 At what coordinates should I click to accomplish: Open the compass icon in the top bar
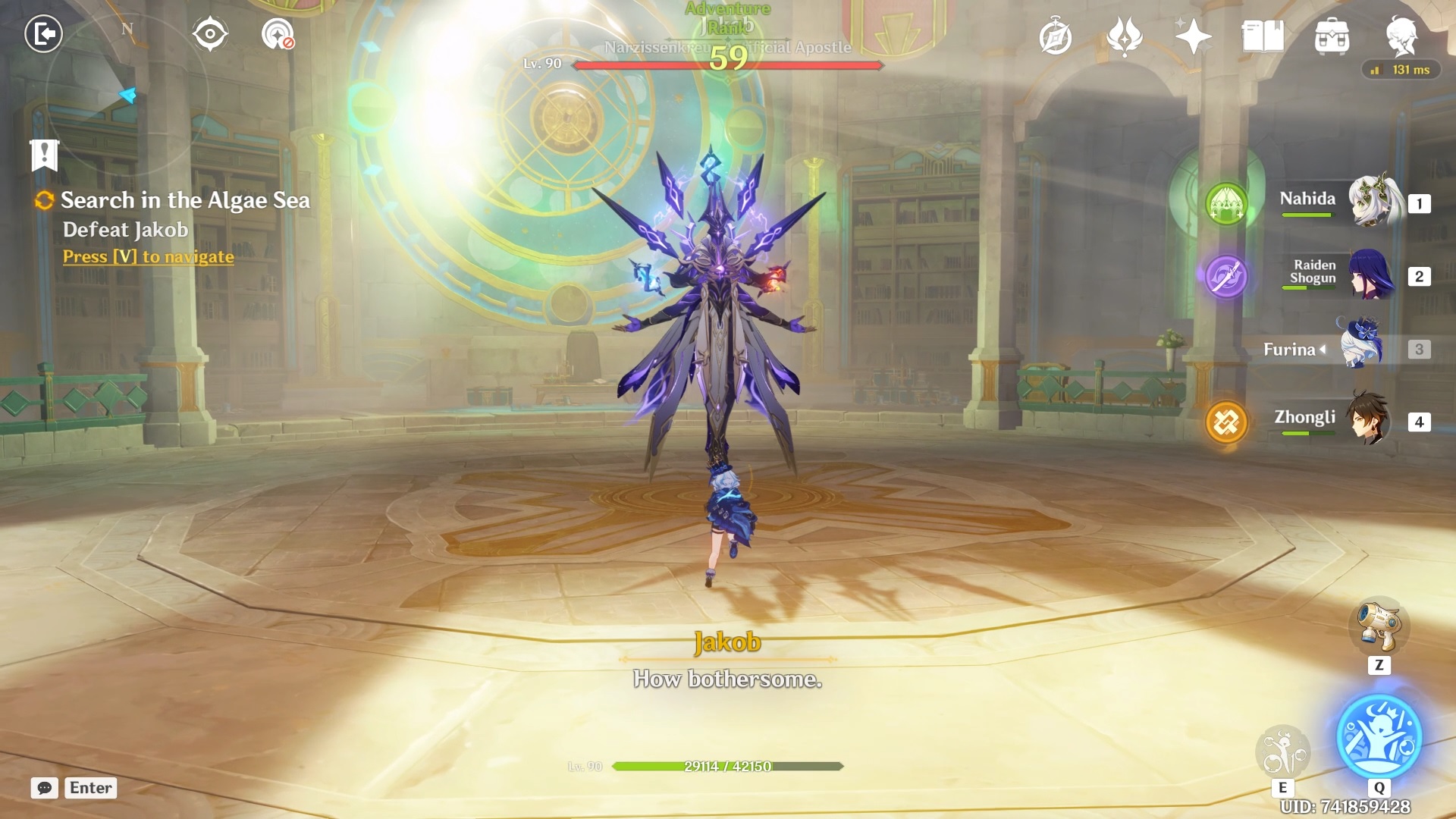point(1055,36)
